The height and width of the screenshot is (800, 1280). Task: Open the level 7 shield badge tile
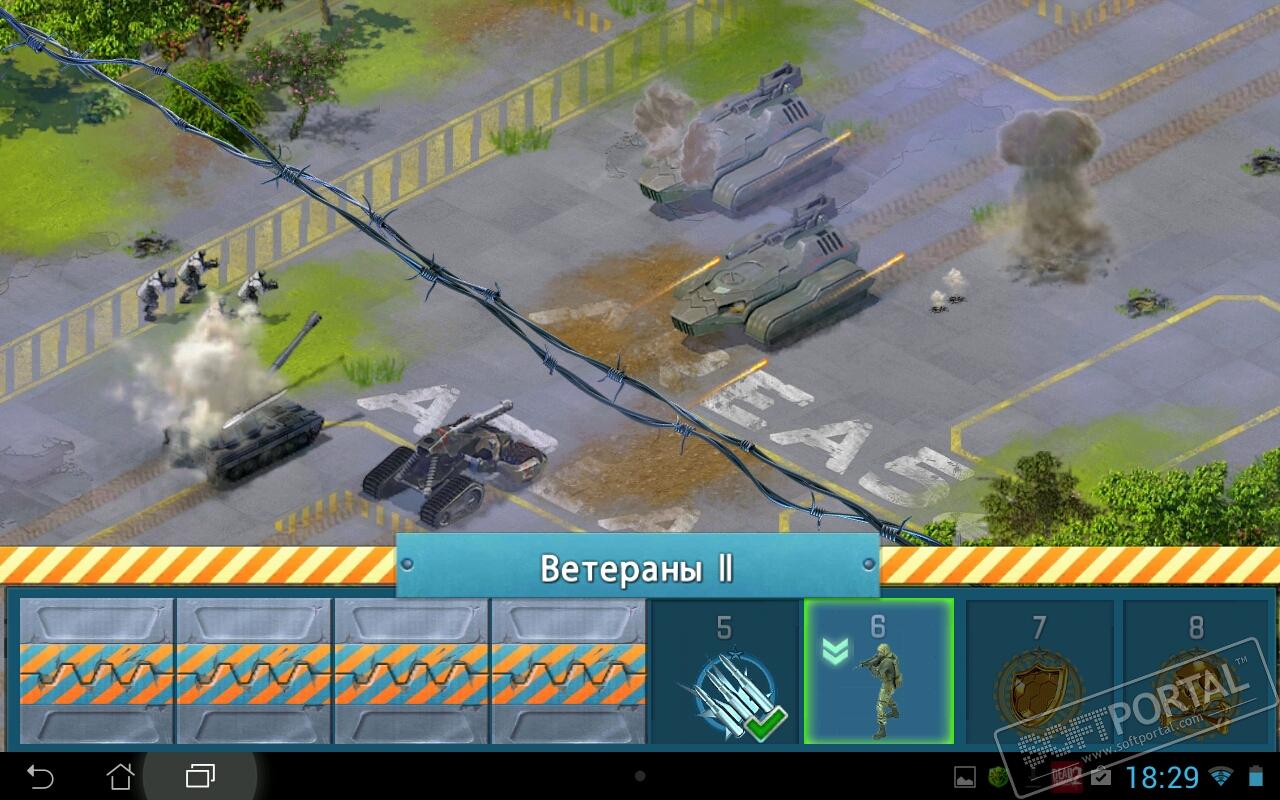(1039, 672)
